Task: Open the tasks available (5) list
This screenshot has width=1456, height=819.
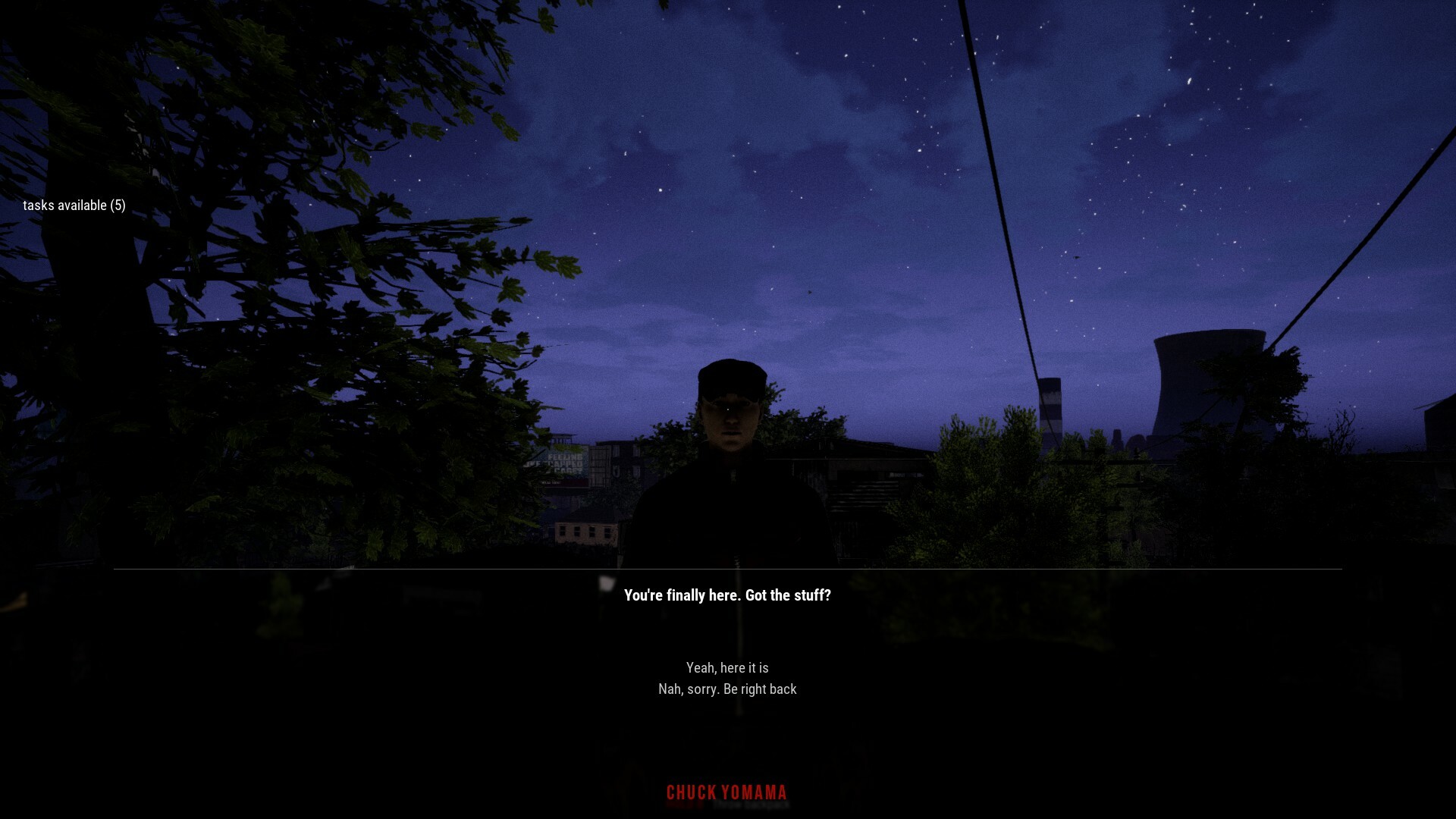Action: pyautogui.click(x=75, y=205)
